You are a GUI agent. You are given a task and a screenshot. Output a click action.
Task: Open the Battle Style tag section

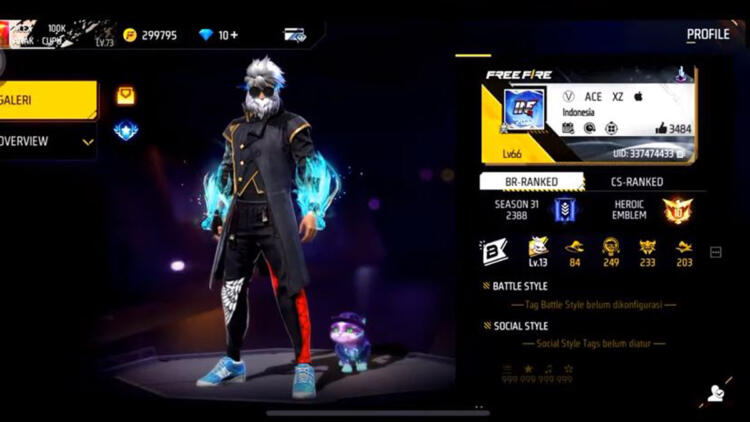tap(520, 286)
